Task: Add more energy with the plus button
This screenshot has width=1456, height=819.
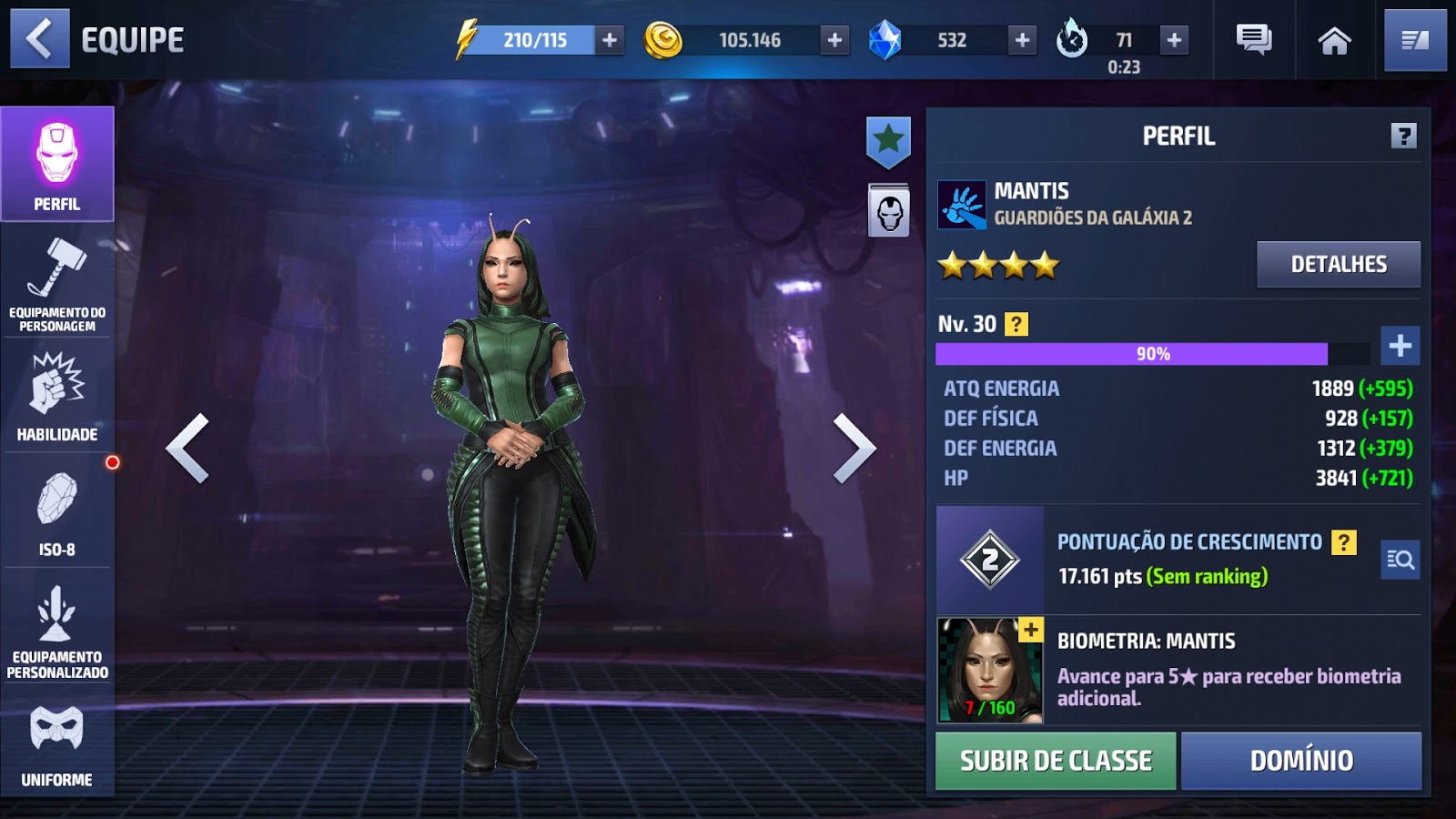Action: (610, 40)
